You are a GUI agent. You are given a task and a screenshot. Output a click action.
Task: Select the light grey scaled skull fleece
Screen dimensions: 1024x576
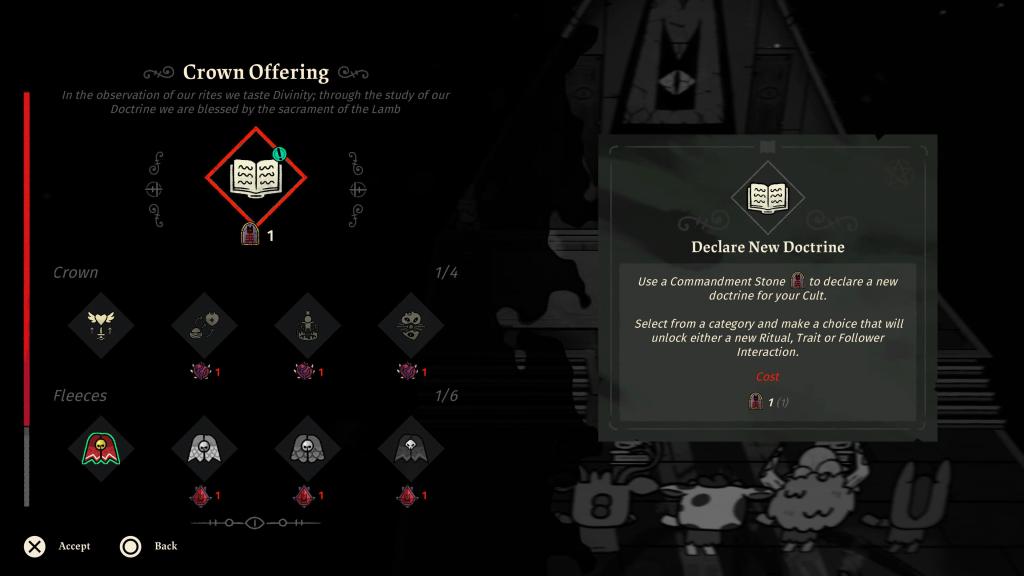click(x=204, y=448)
